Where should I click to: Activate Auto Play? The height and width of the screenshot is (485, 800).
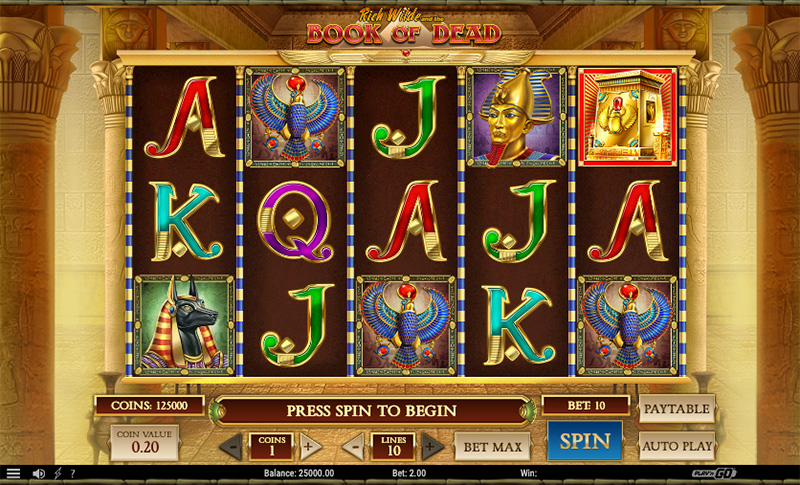(x=676, y=445)
